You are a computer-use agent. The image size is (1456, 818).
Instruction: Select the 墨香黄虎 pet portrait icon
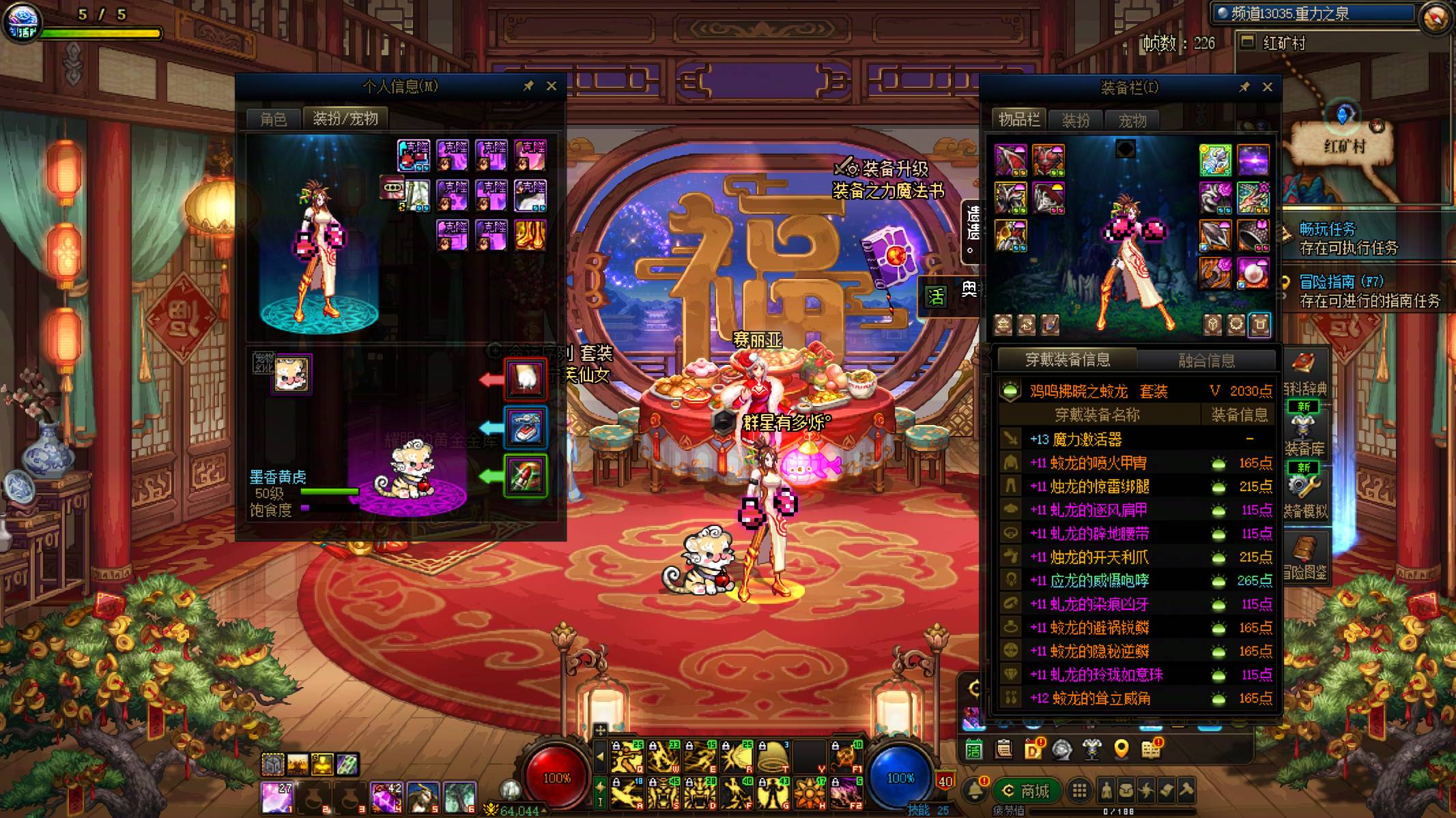291,374
